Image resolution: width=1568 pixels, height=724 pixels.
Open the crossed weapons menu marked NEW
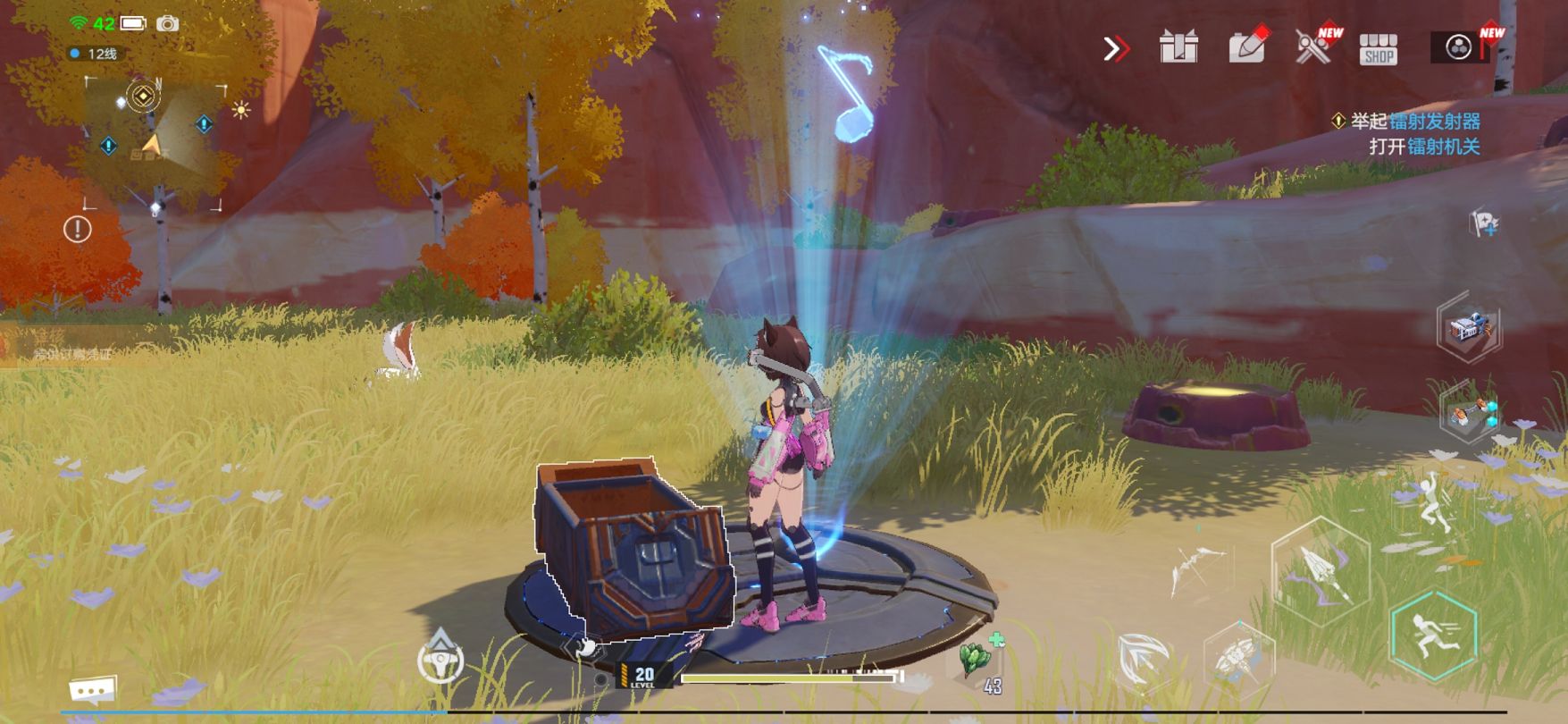point(1313,46)
